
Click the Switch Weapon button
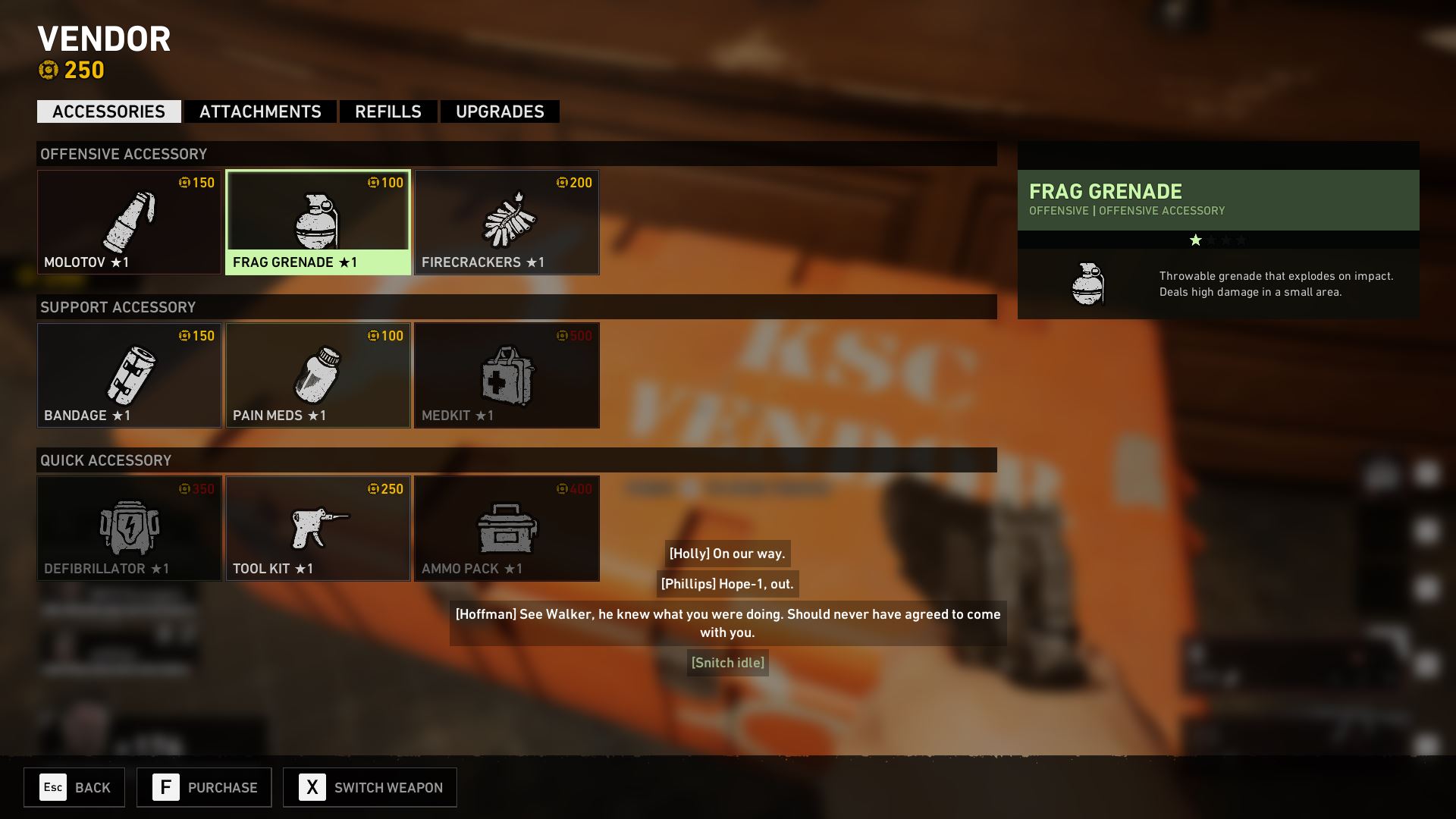click(370, 787)
